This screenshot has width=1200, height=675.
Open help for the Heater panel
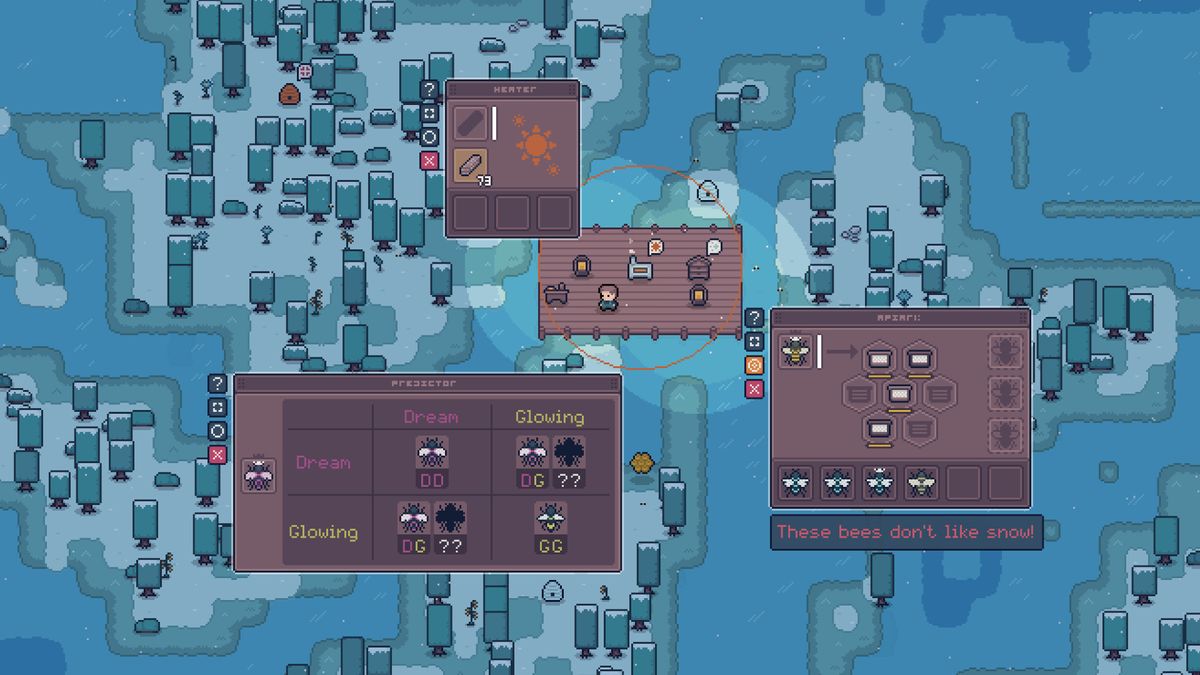click(429, 89)
